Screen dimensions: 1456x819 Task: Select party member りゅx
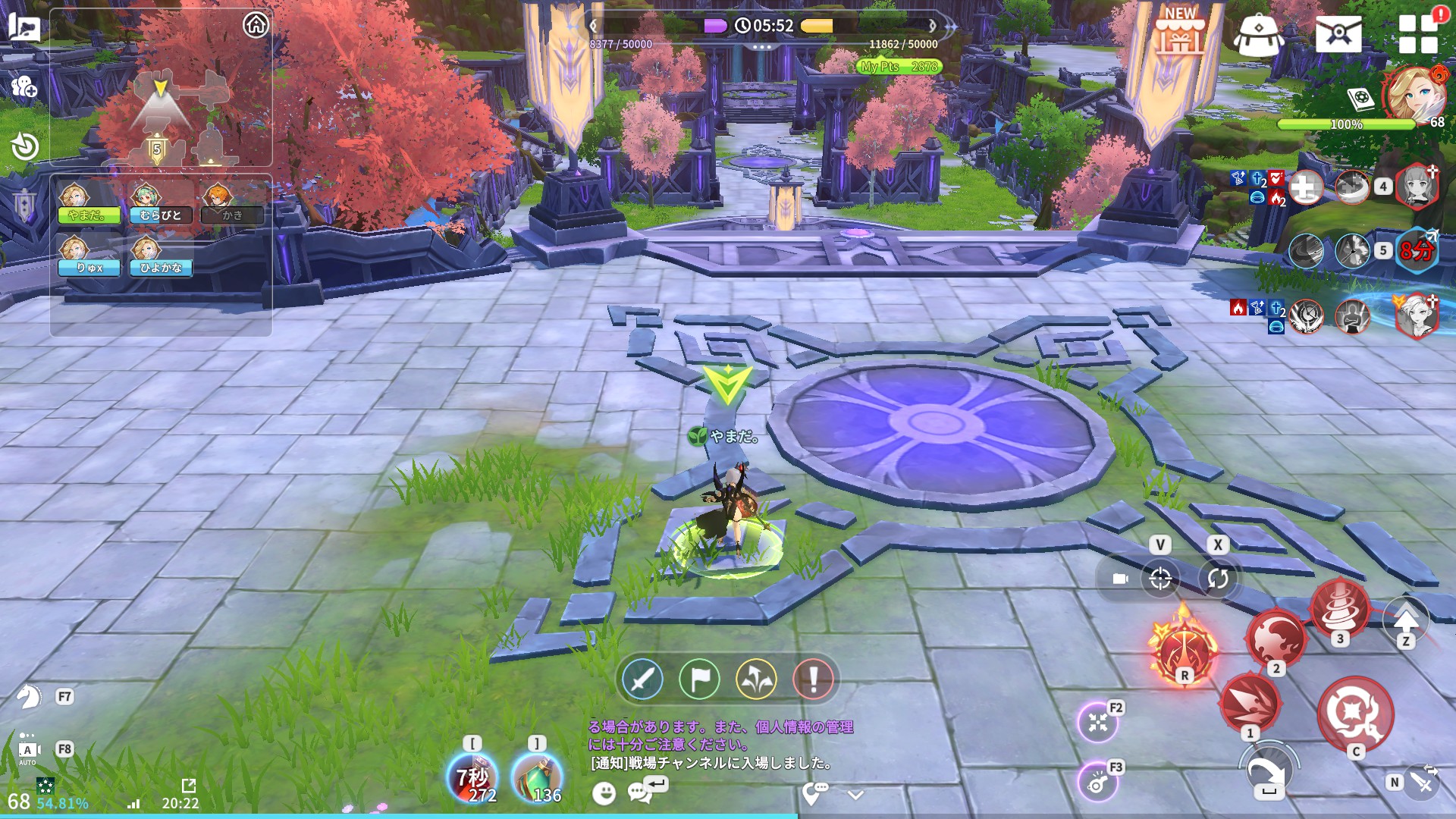[x=89, y=256]
